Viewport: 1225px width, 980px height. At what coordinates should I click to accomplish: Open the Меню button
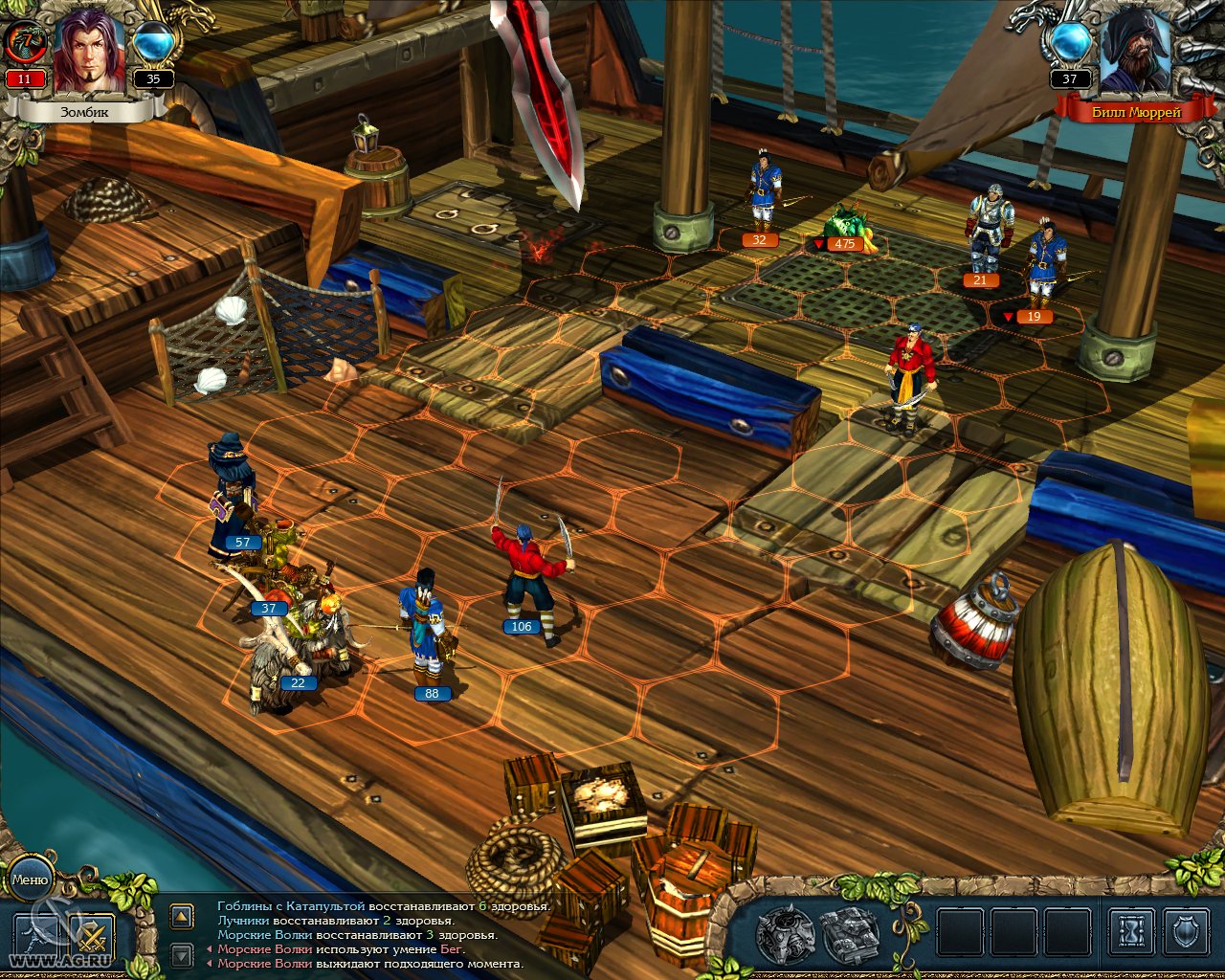pyautogui.click(x=30, y=880)
